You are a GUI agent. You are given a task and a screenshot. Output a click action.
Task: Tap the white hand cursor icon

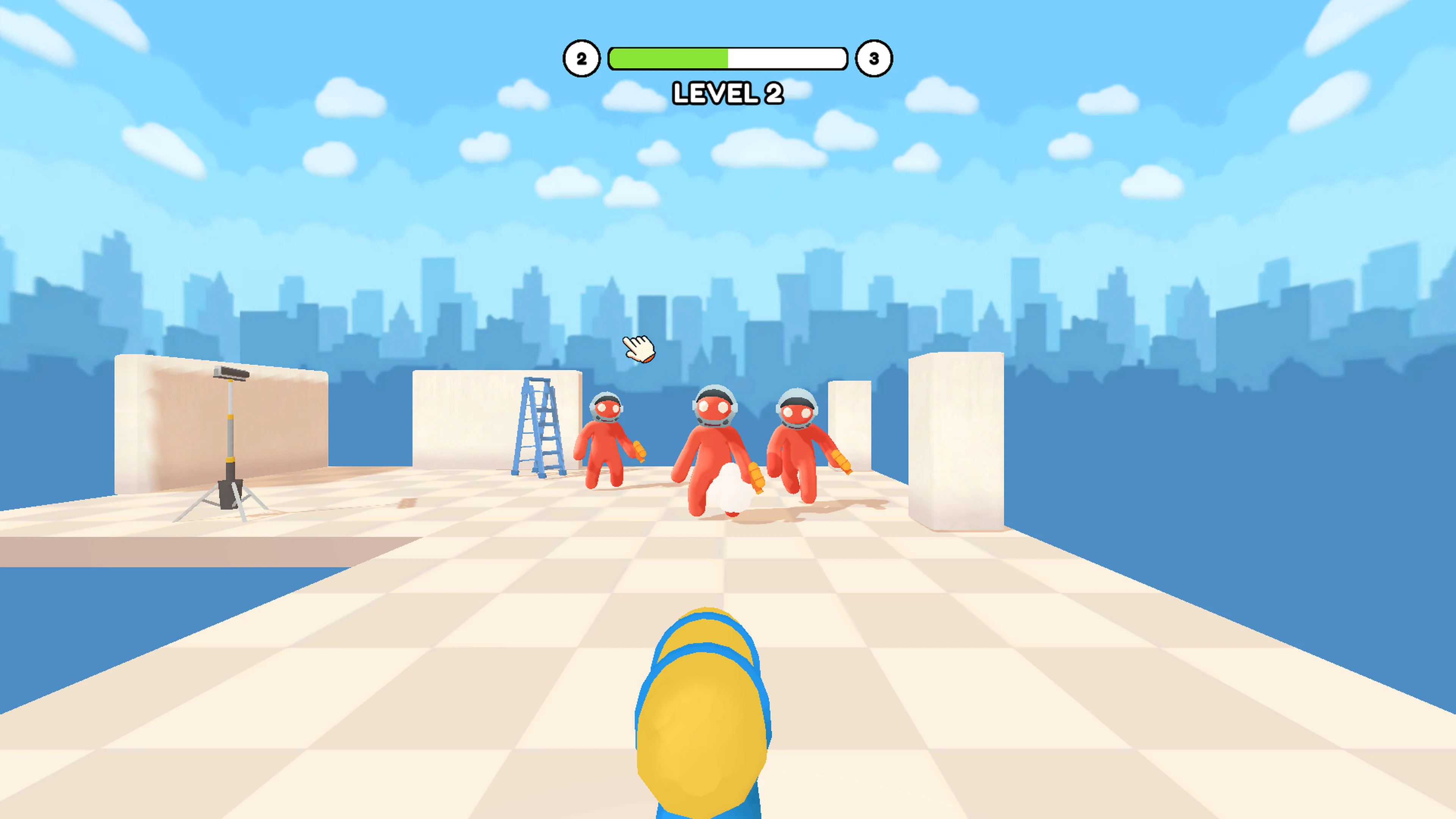click(x=638, y=349)
